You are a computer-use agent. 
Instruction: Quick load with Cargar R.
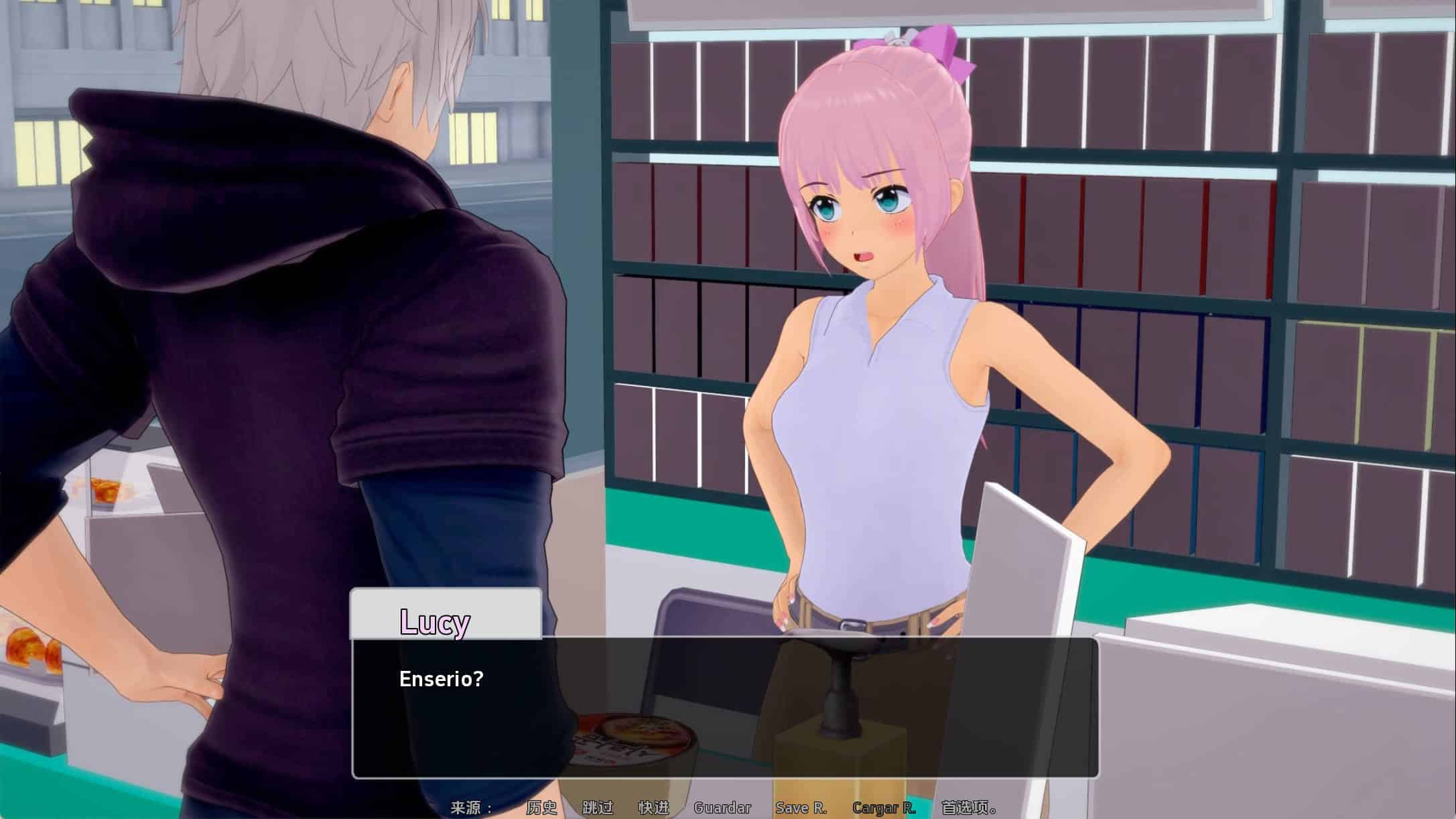(884, 808)
